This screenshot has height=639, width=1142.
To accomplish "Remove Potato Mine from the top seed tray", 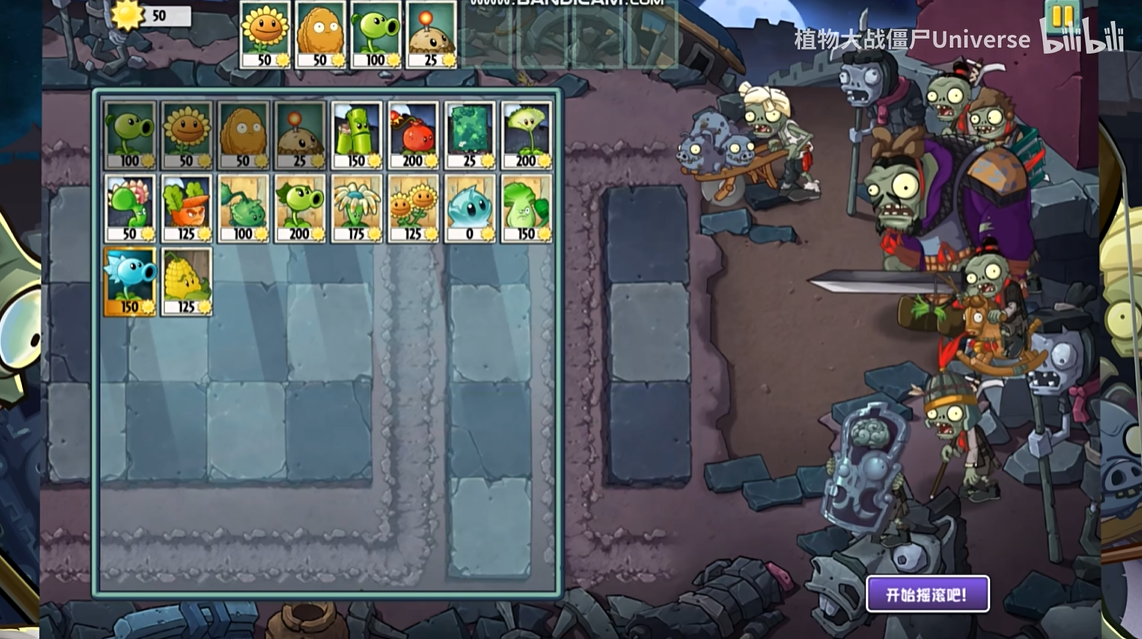I will click(x=432, y=33).
